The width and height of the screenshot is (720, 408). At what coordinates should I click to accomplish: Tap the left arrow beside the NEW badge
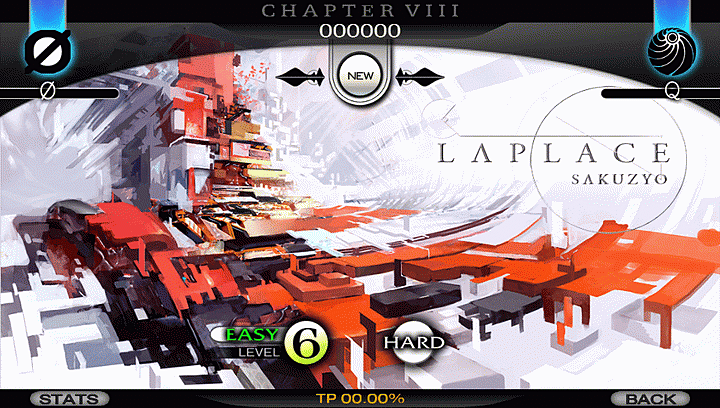coord(300,74)
